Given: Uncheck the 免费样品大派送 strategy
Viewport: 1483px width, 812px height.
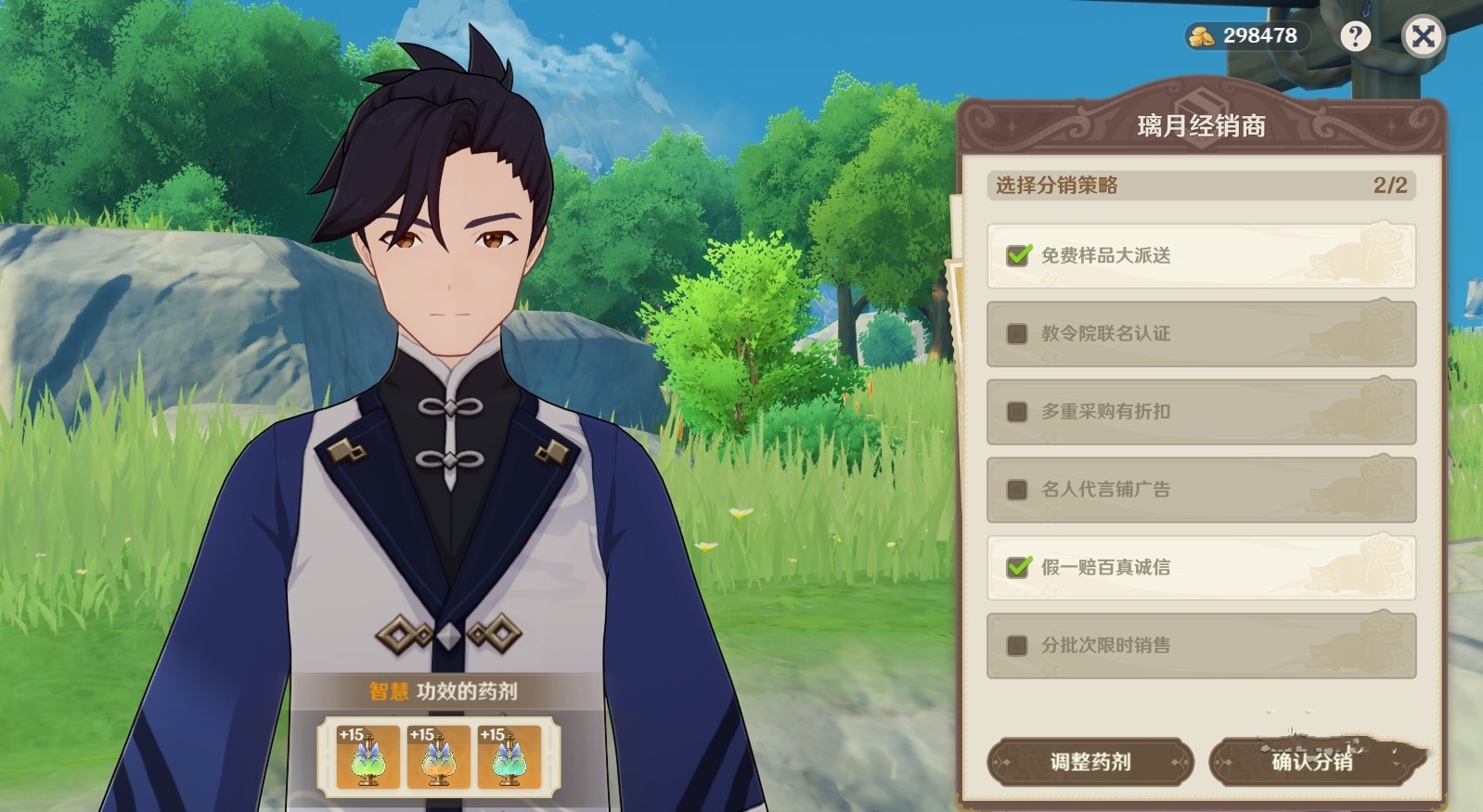Looking at the screenshot, I should coord(1016,255).
